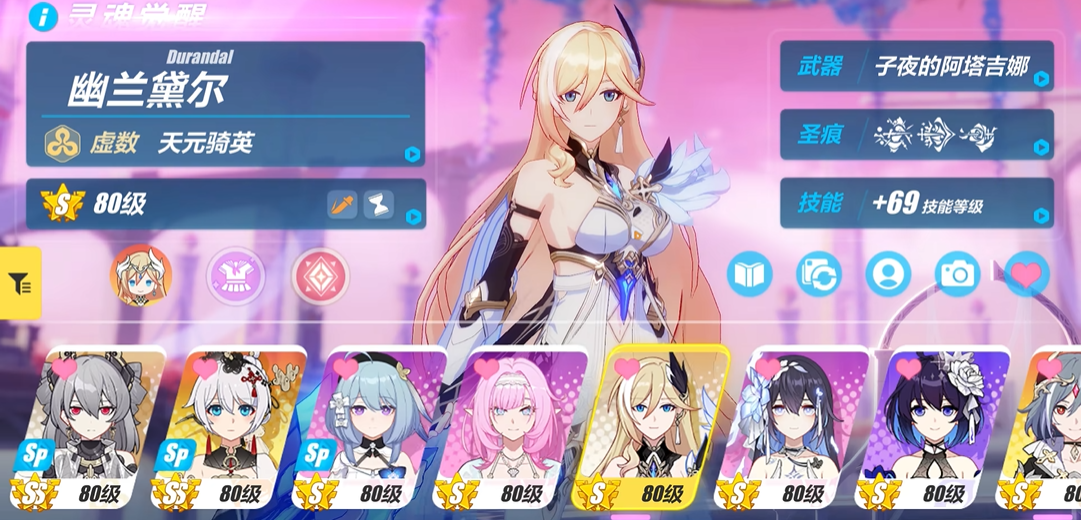Toggle the yellow filter button

[x=20, y=283]
